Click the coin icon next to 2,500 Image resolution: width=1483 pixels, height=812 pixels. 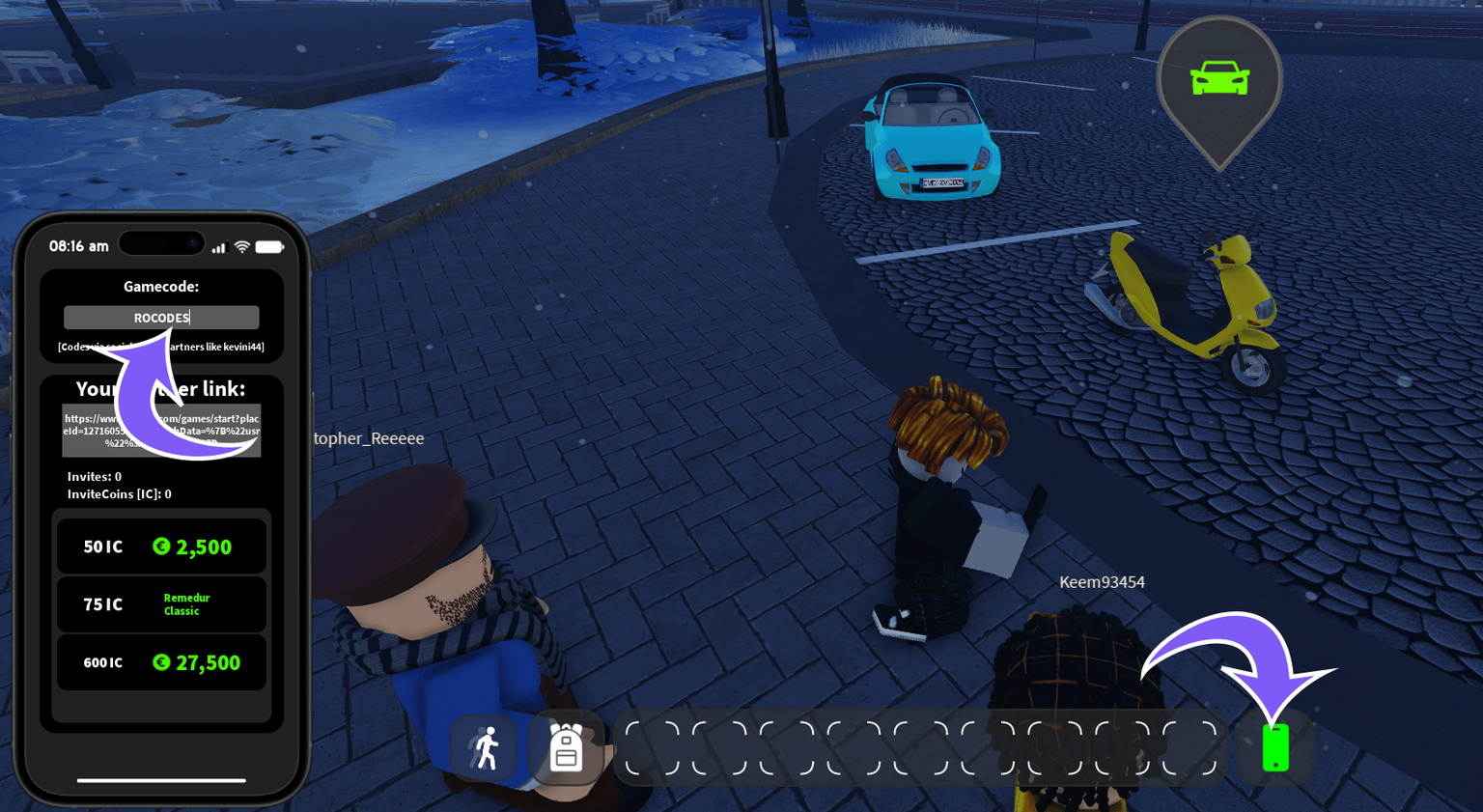point(162,546)
